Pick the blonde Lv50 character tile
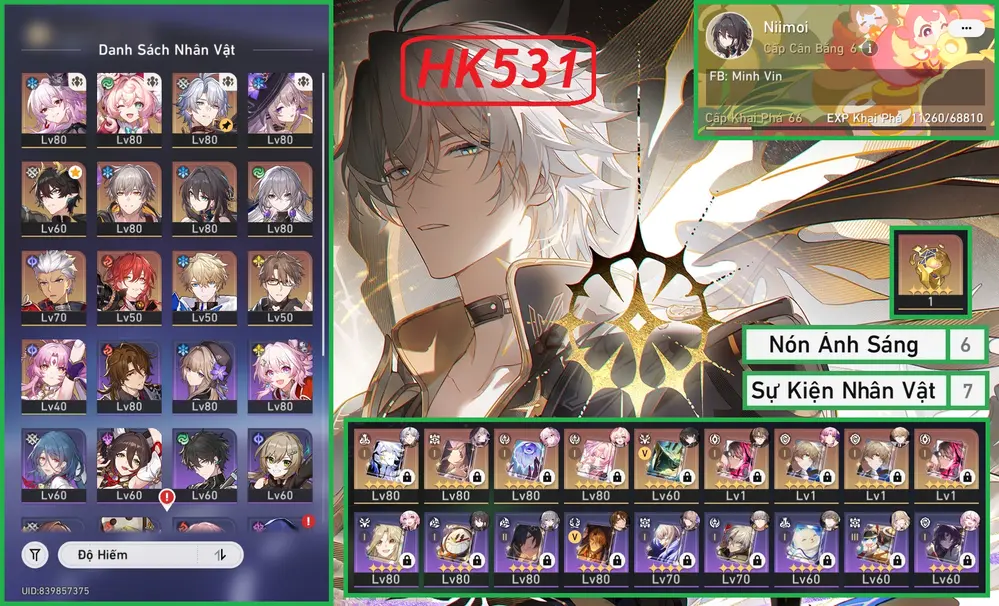This screenshot has height=606, width=999. tap(204, 285)
